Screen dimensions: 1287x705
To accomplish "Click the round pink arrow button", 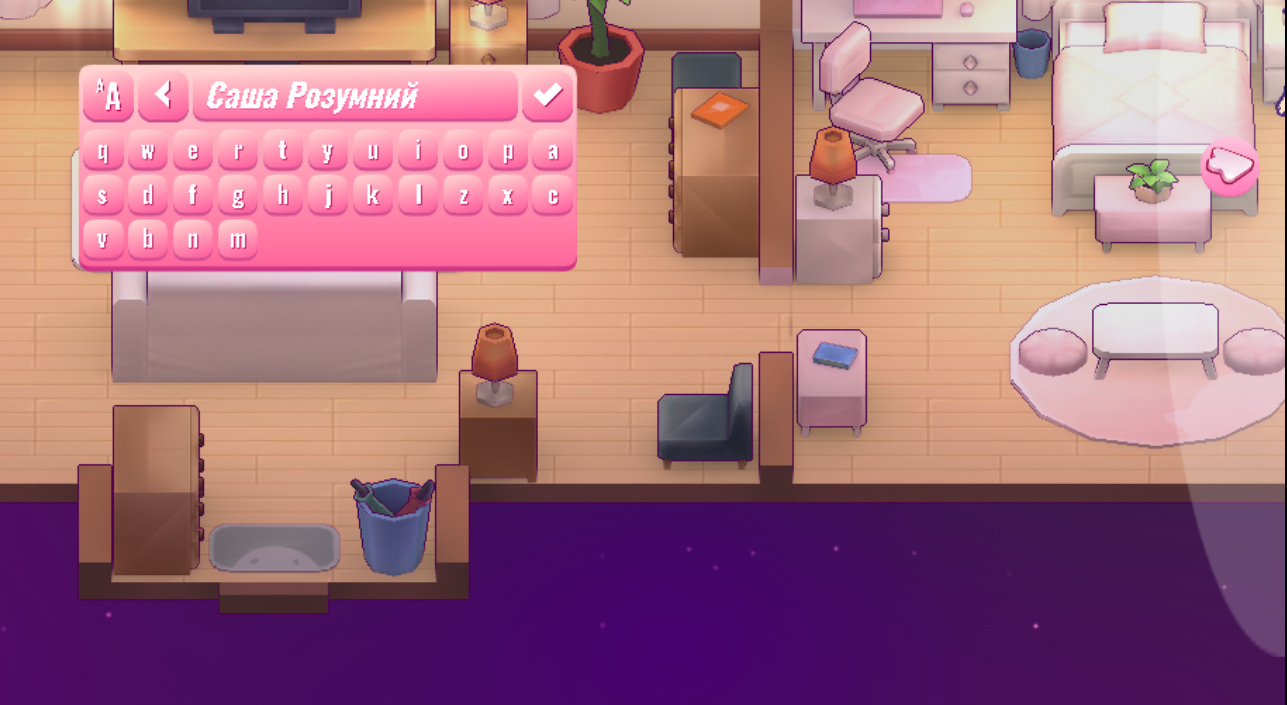I will point(1229,165).
